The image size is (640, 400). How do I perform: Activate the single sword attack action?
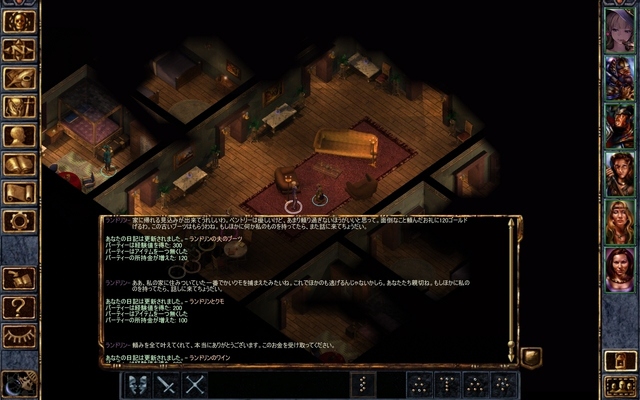(166, 384)
